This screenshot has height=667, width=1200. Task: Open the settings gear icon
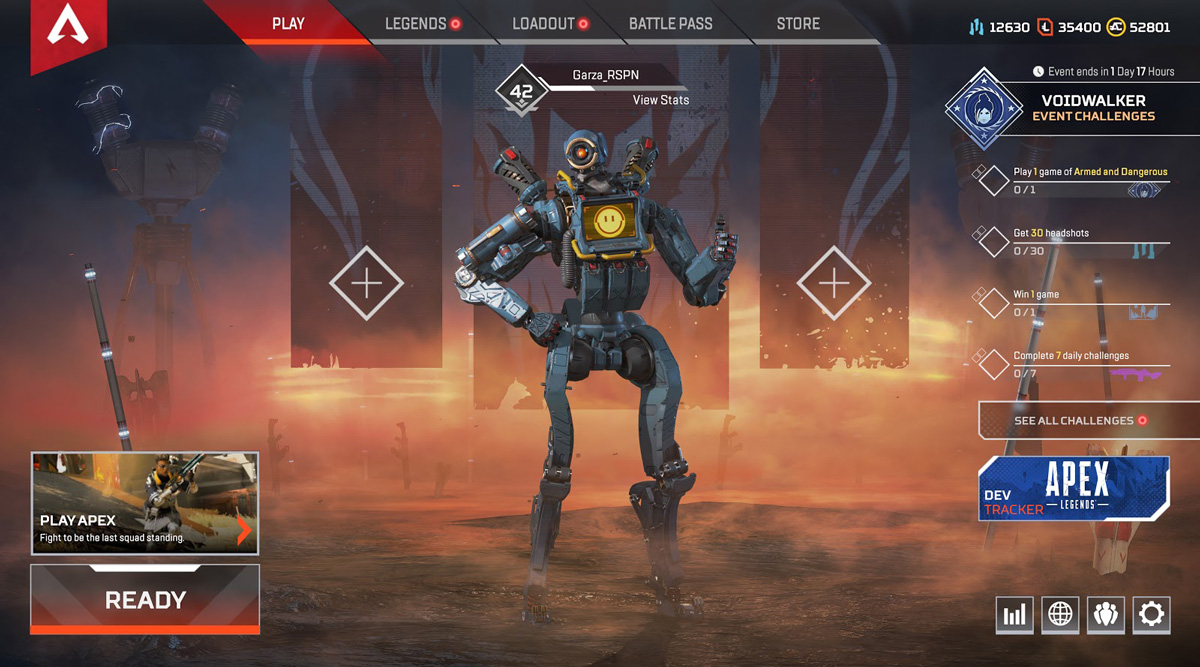click(x=1152, y=615)
